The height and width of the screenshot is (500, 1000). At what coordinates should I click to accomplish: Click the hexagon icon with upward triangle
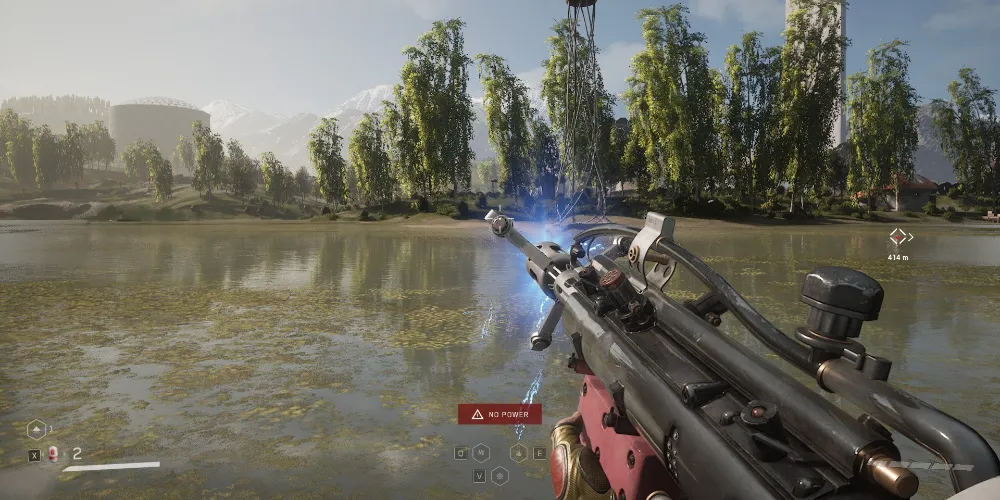pos(35,430)
